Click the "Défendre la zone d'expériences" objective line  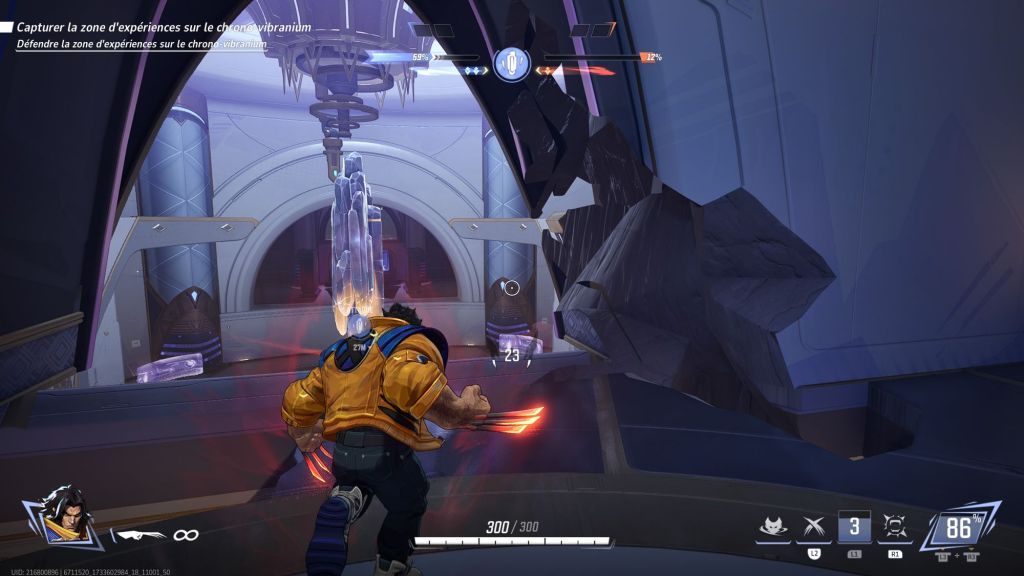click(141, 44)
